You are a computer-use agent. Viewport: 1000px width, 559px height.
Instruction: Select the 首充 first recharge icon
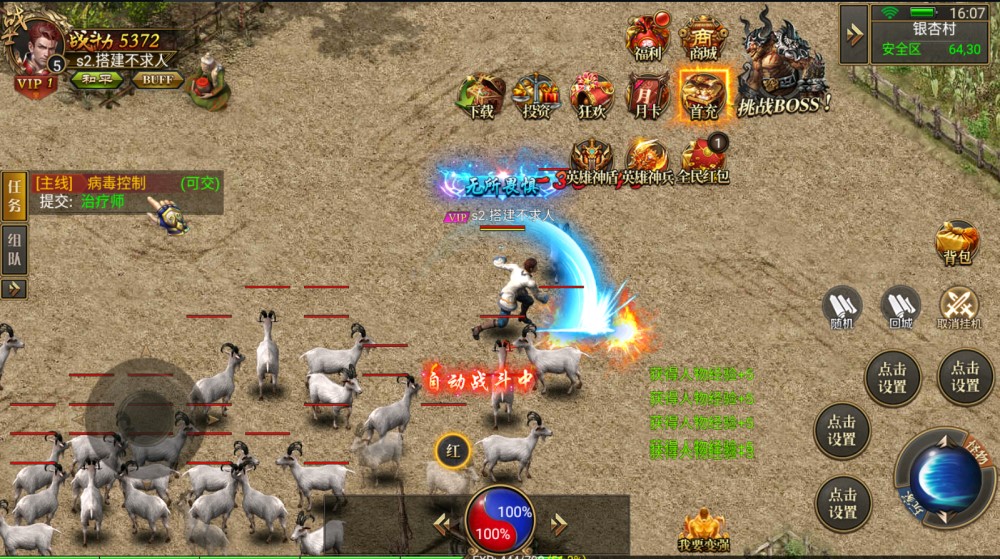703,94
